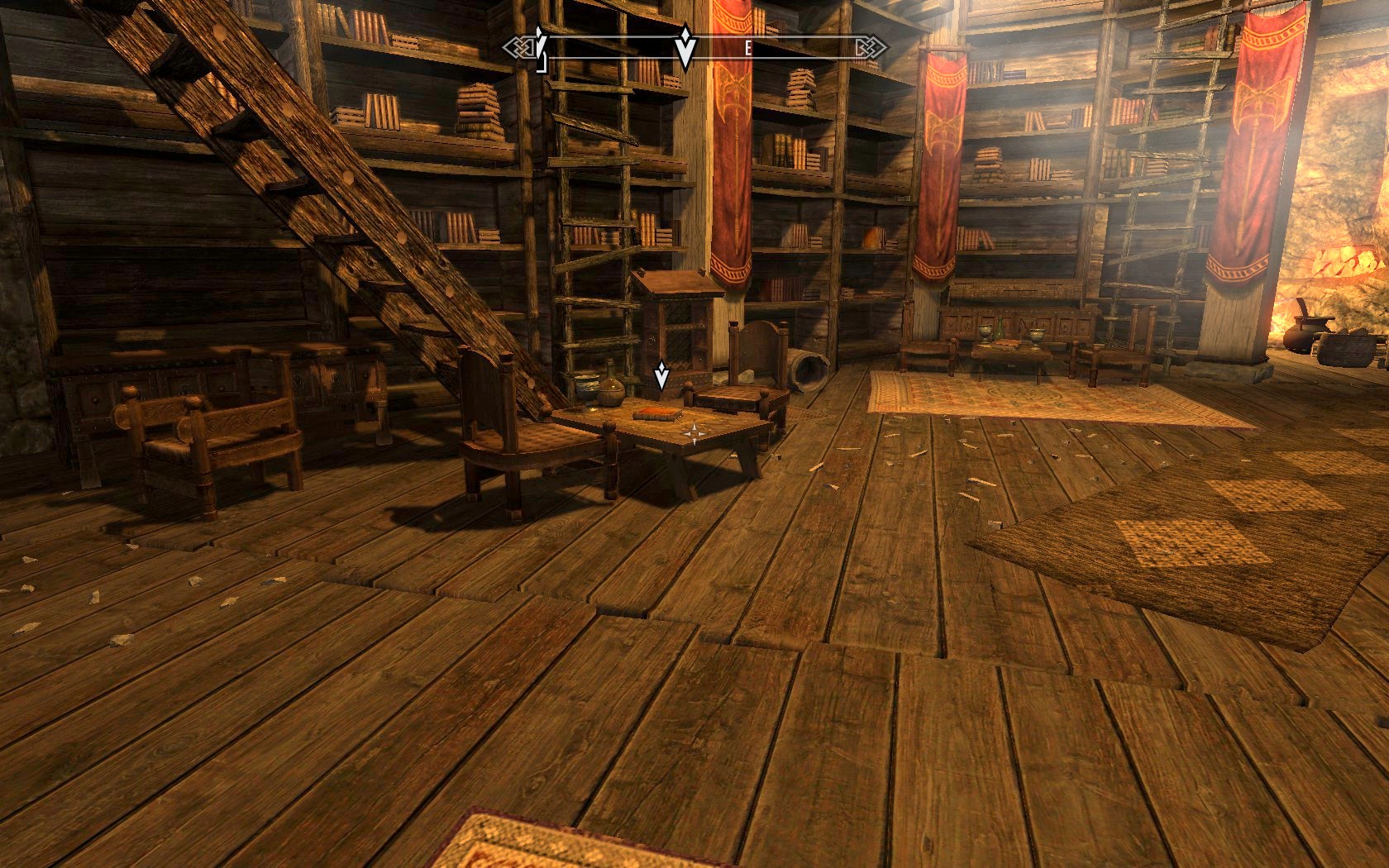Select the floating objective marker above the book
The image size is (1389, 868).
(x=661, y=376)
